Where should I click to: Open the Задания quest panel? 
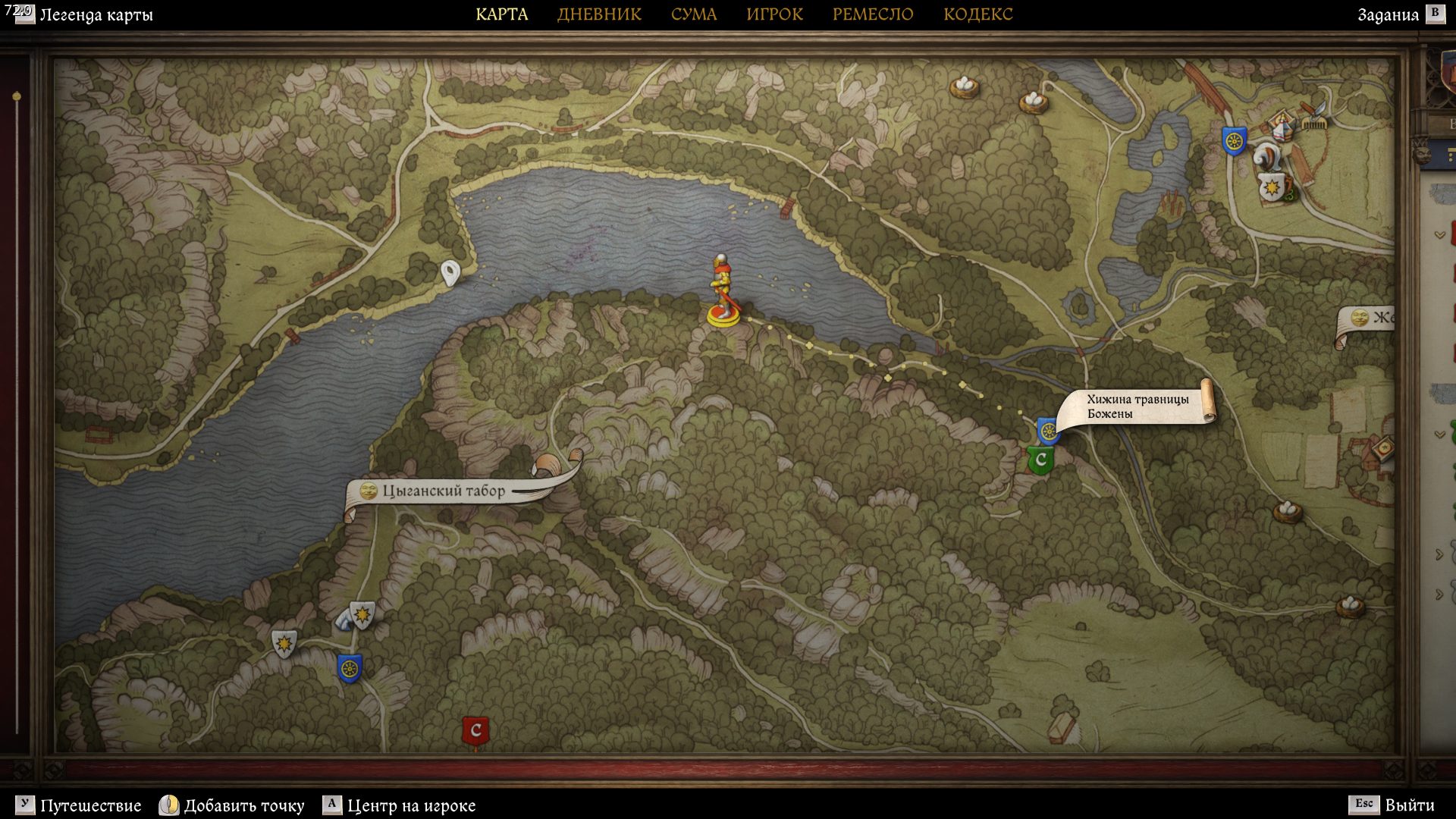click(1388, 15)
